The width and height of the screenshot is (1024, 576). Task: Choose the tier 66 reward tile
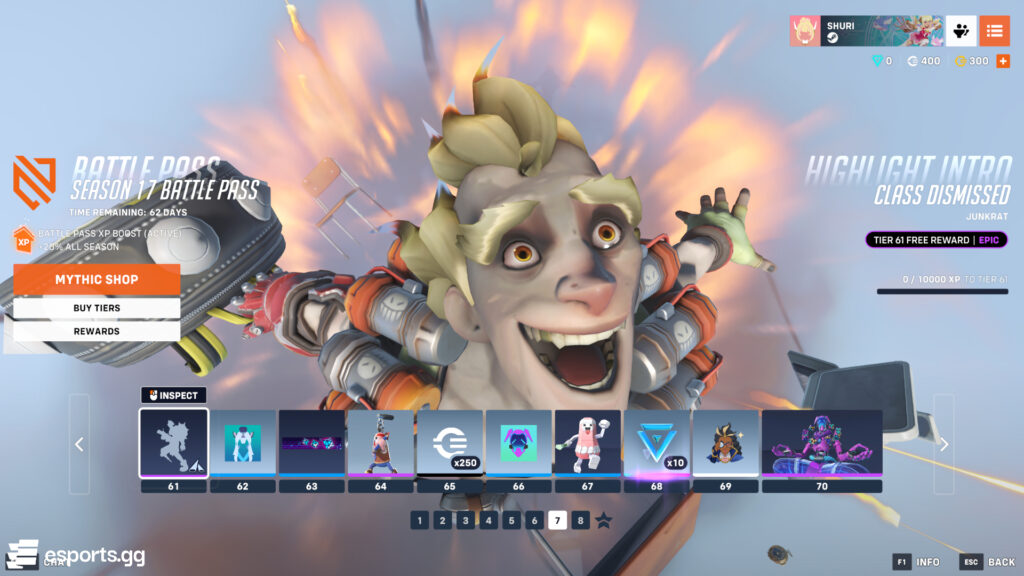coord(519,443)
